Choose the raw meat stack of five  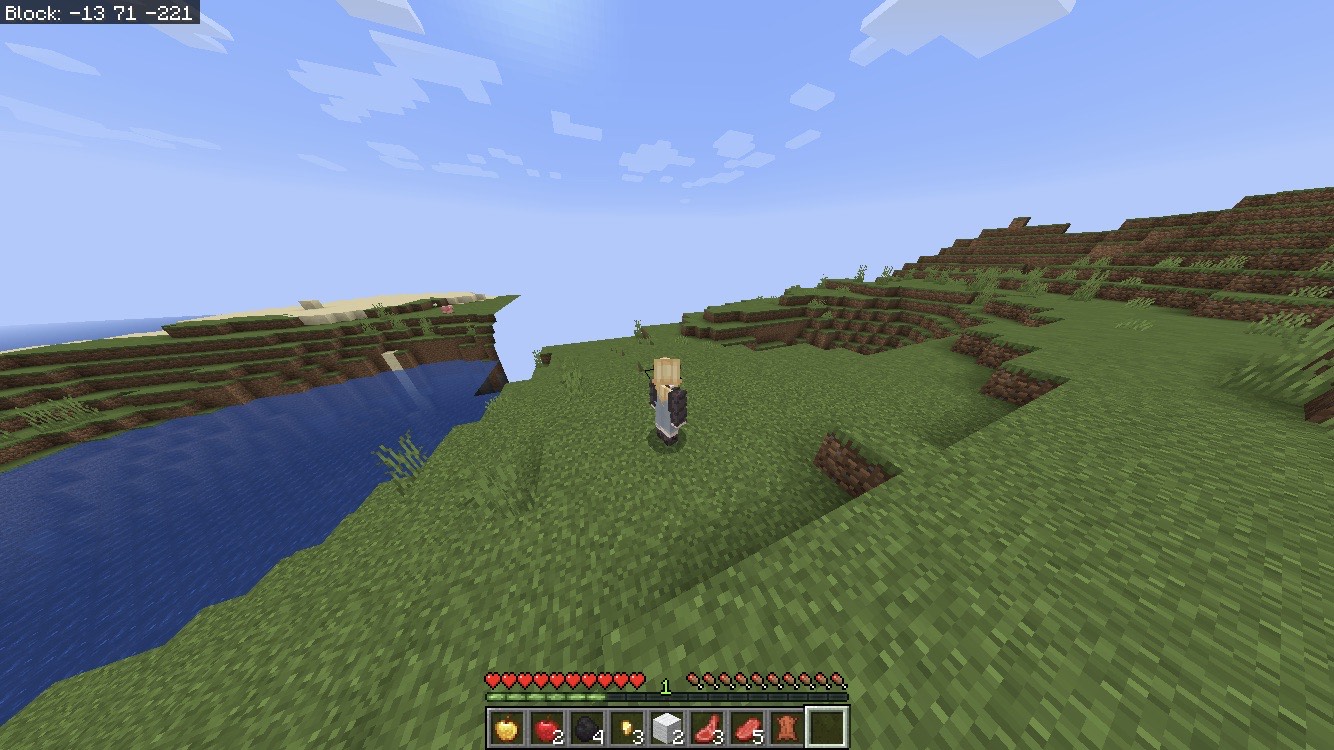747,728
